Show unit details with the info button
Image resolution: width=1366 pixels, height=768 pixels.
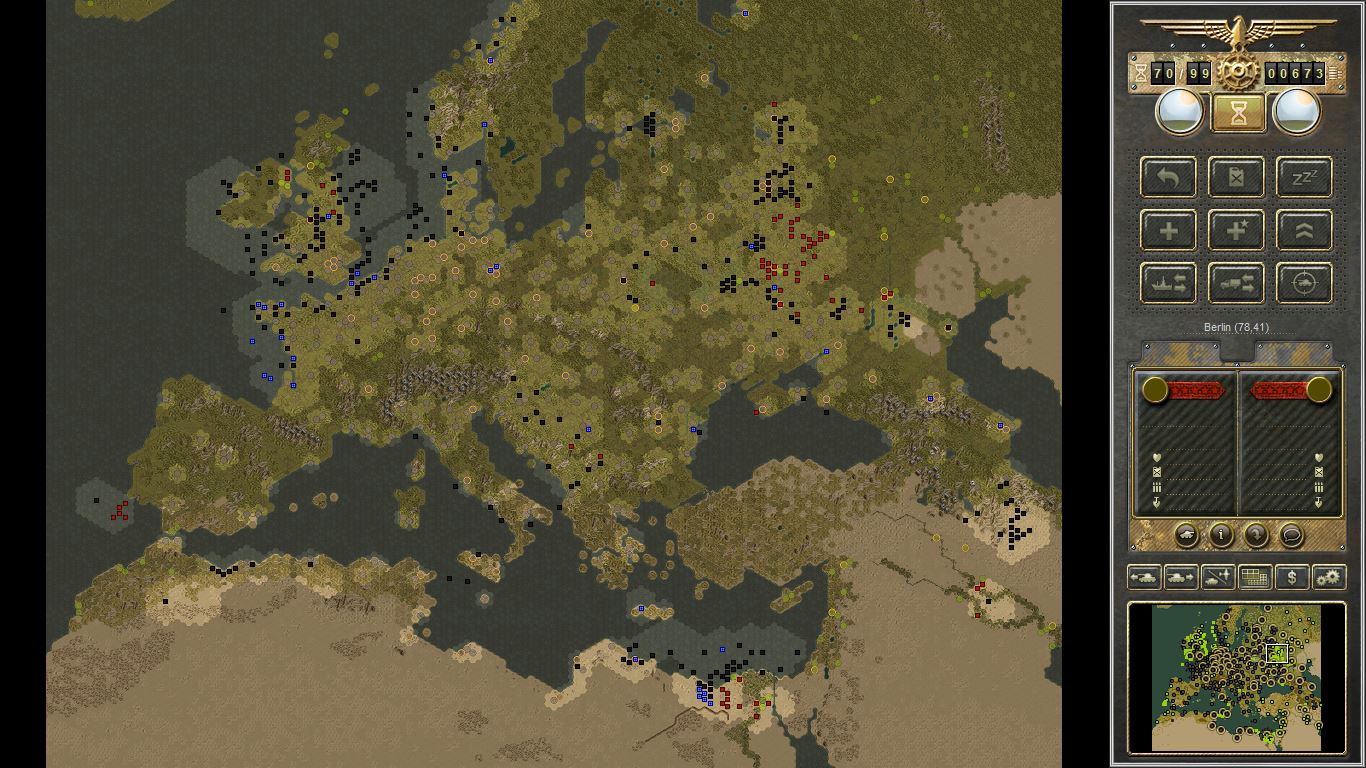[x=1220, y=536]
